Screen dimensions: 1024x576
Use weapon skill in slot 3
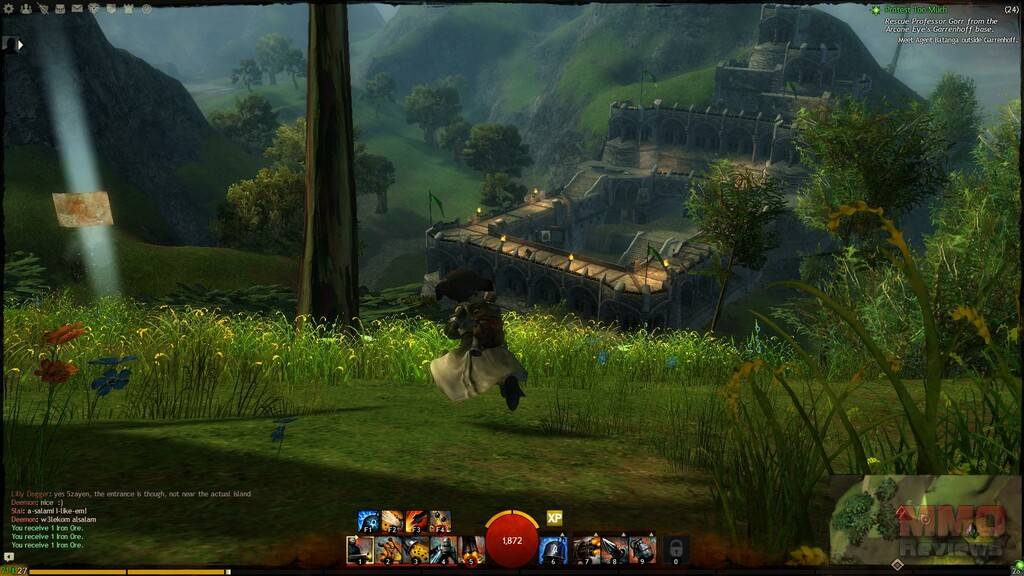[415, 549]
